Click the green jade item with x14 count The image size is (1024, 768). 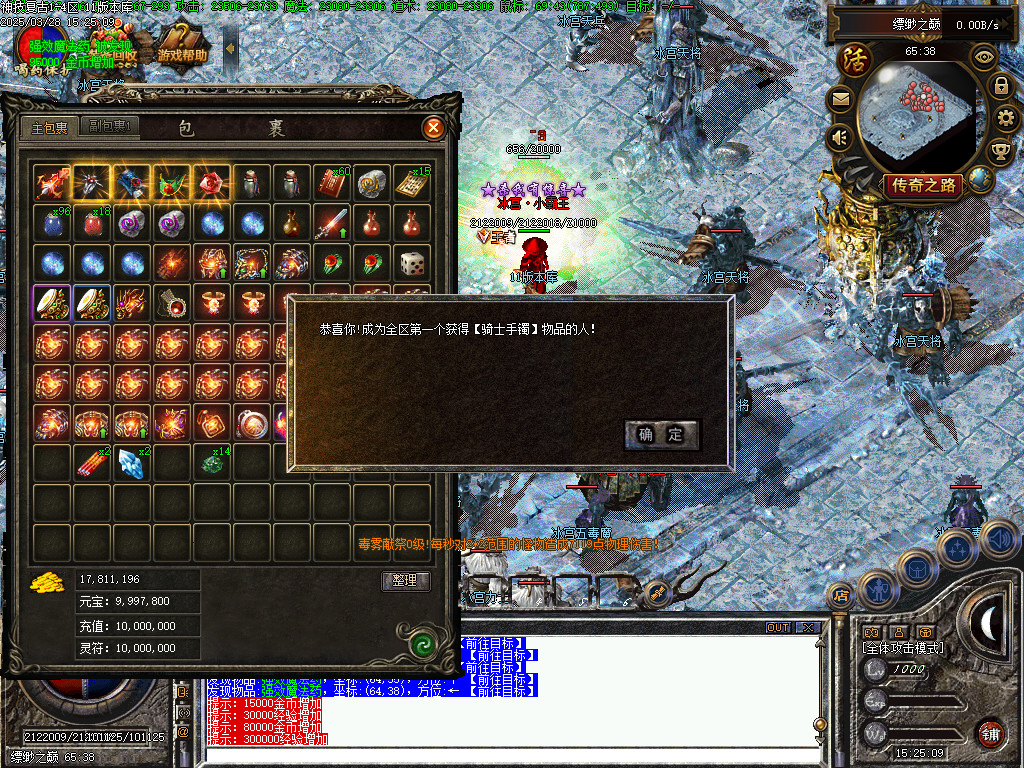[212, 461]
